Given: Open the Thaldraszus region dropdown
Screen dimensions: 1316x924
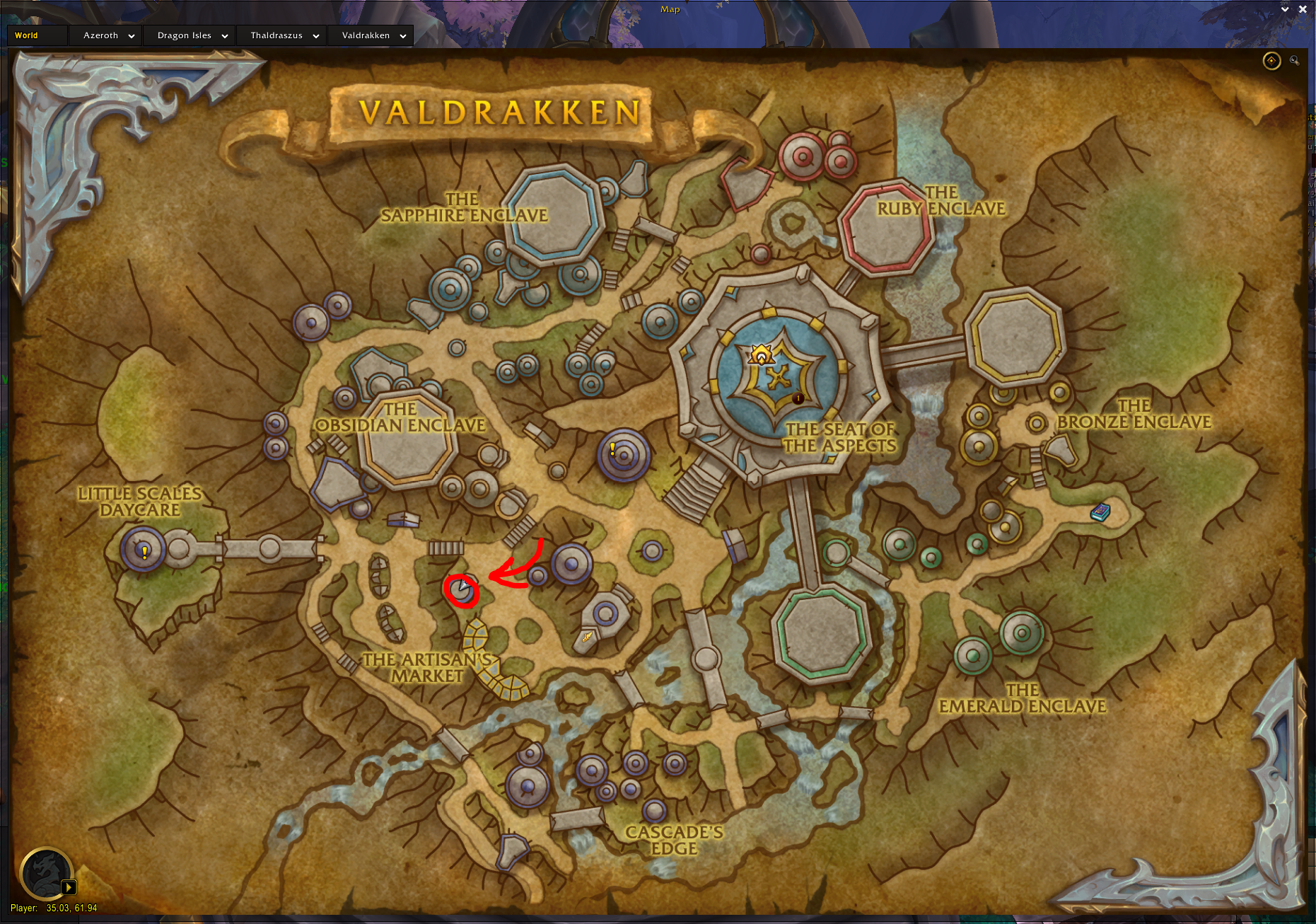Looking at the screenshot, I should [281, 35].
